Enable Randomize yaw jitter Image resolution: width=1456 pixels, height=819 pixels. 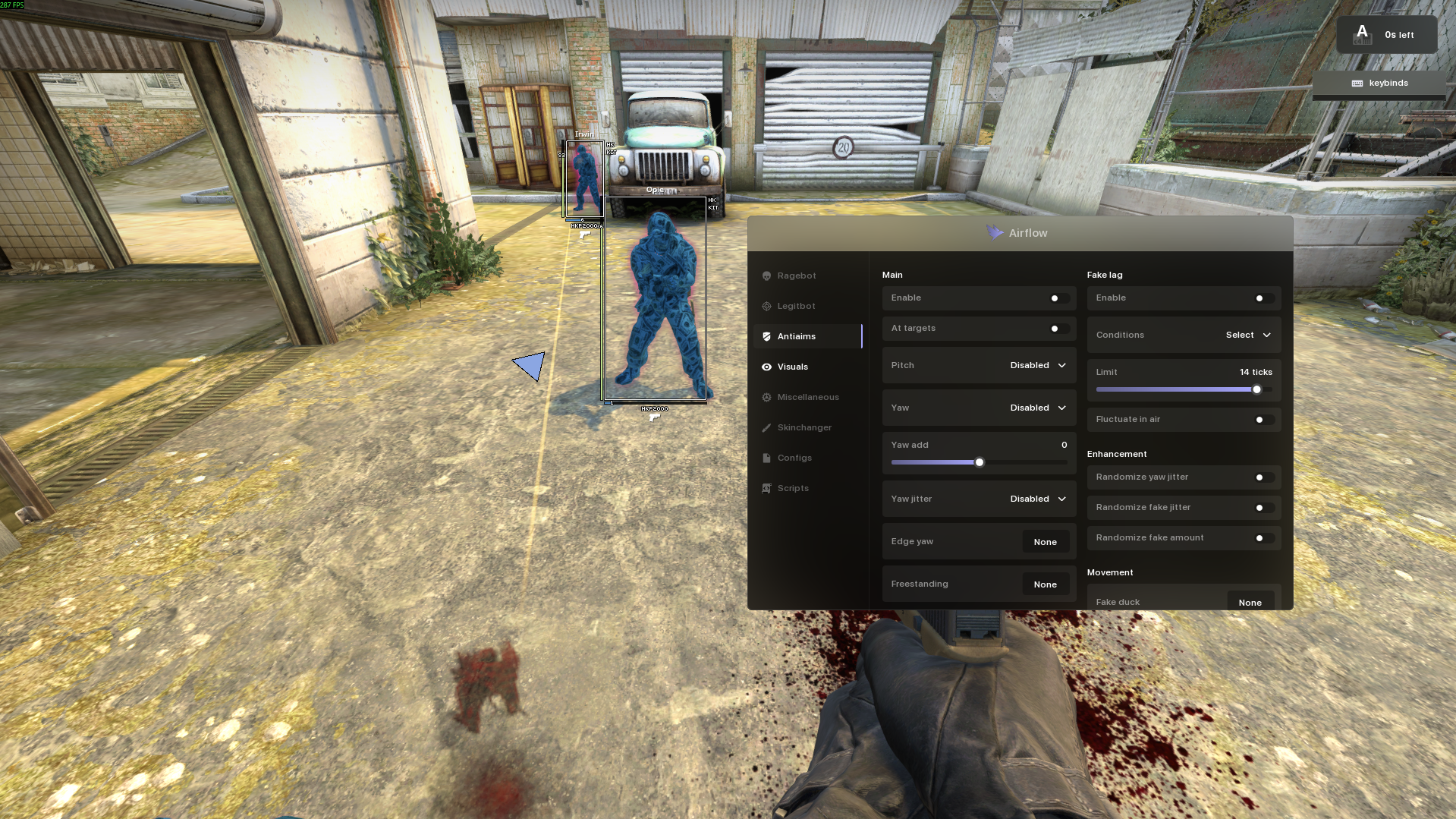tap(1259, 477)
